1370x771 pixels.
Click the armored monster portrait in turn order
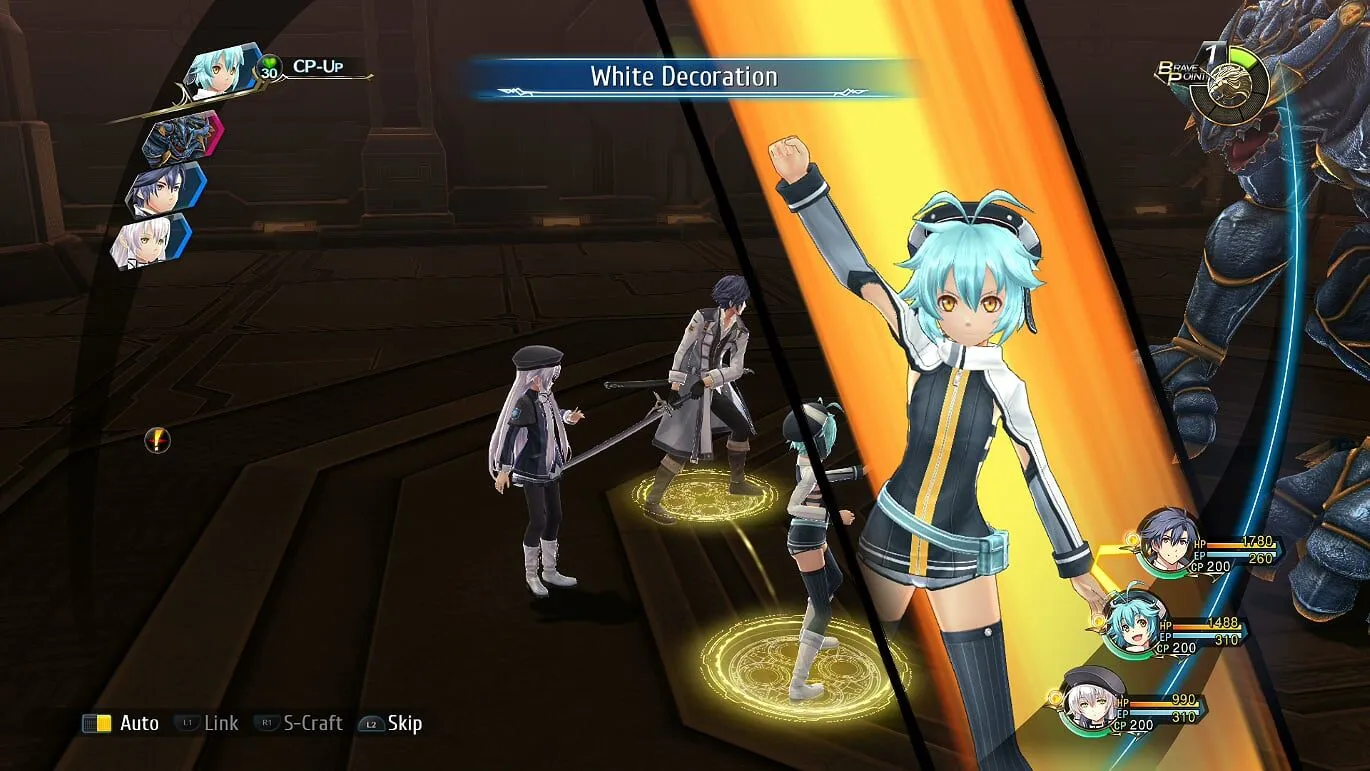[x=180, y=138]
